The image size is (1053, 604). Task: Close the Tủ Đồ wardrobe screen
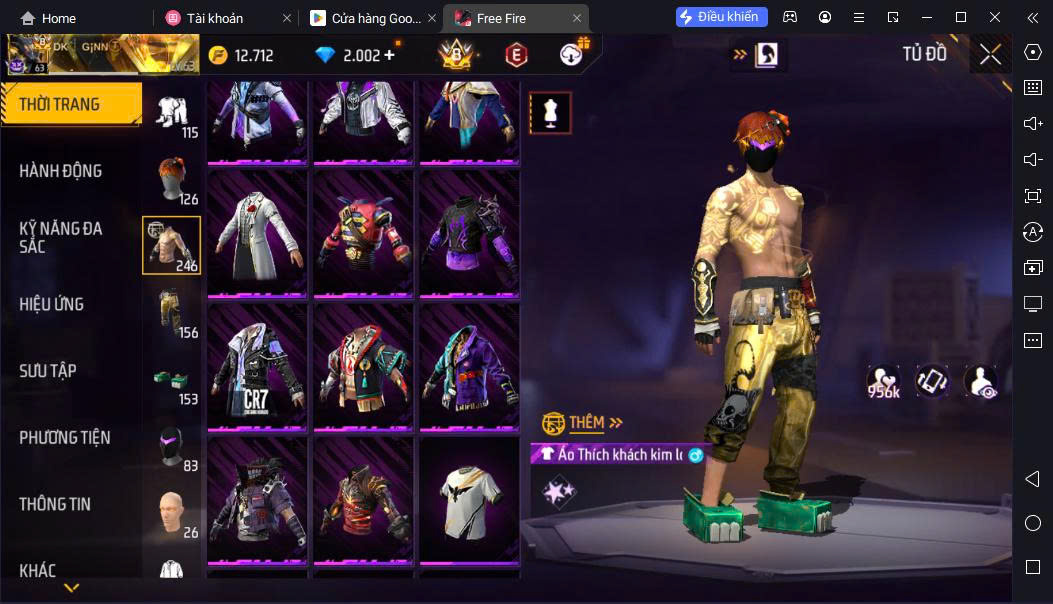point(990,54)
